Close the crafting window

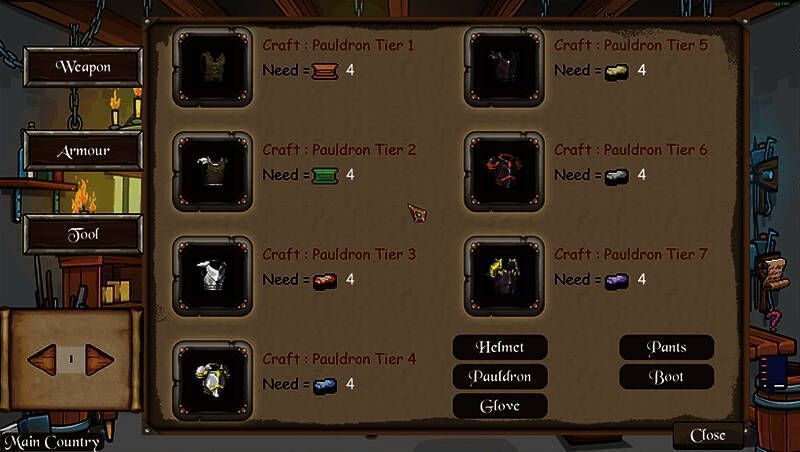coord(708,435)
